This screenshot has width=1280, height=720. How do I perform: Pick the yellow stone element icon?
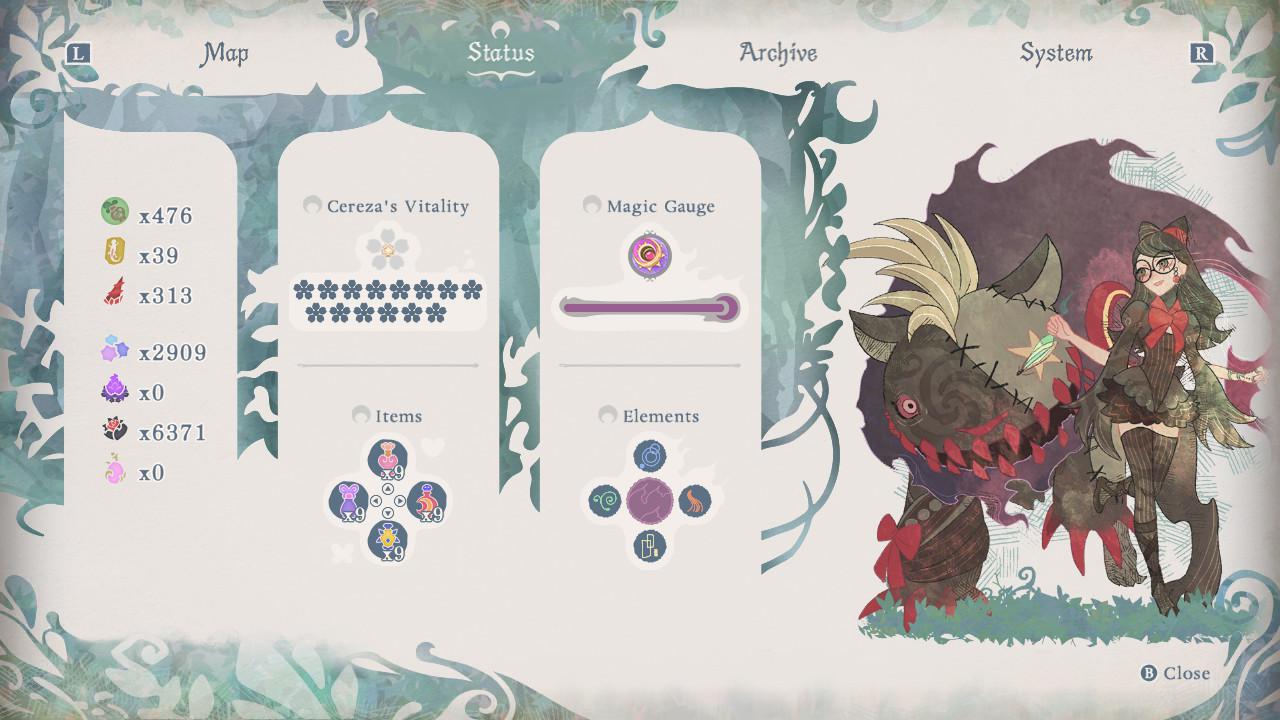pyautogui.click(x=651, y=545)
